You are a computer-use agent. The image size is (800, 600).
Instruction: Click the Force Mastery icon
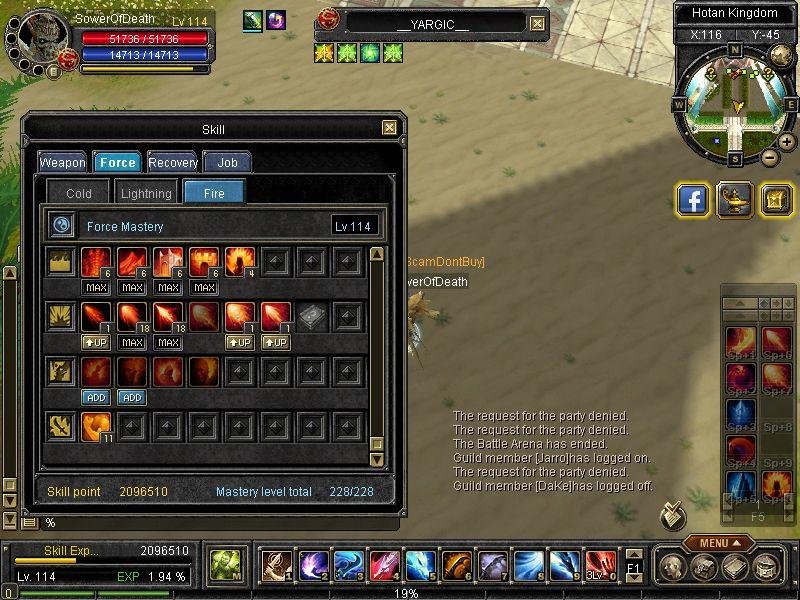pos(61,226)
